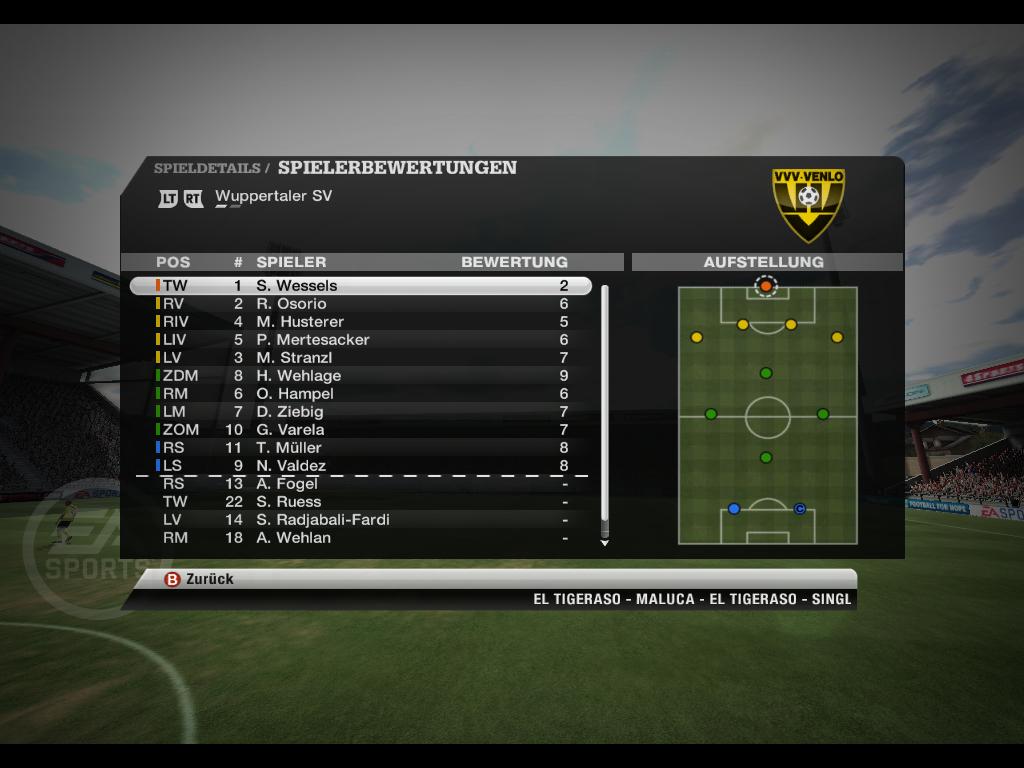Click the player list scrollbar down arrow
Screen dimensions: 1024x768
[604, 543]
